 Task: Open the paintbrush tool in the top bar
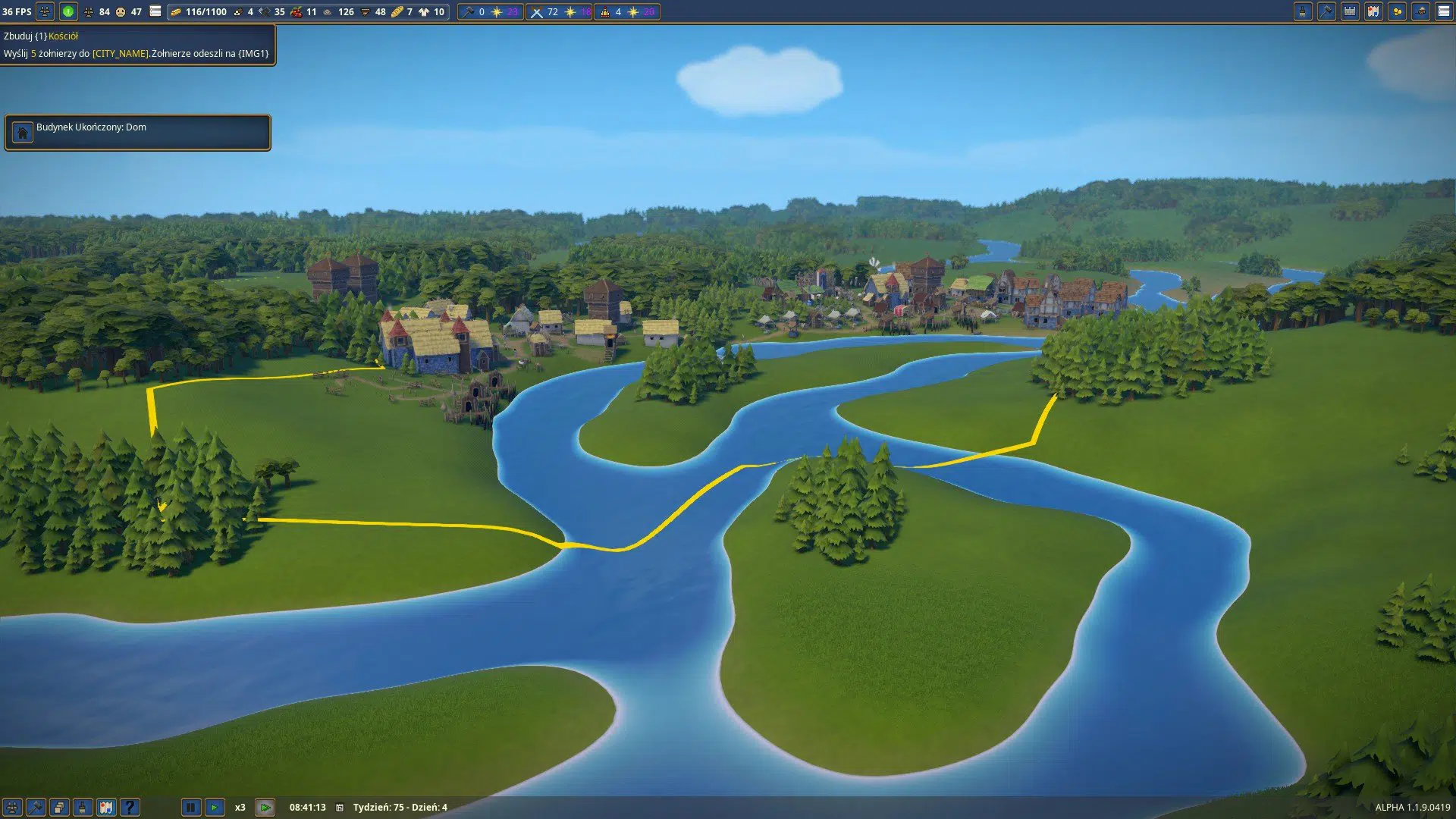point(1303,11)
